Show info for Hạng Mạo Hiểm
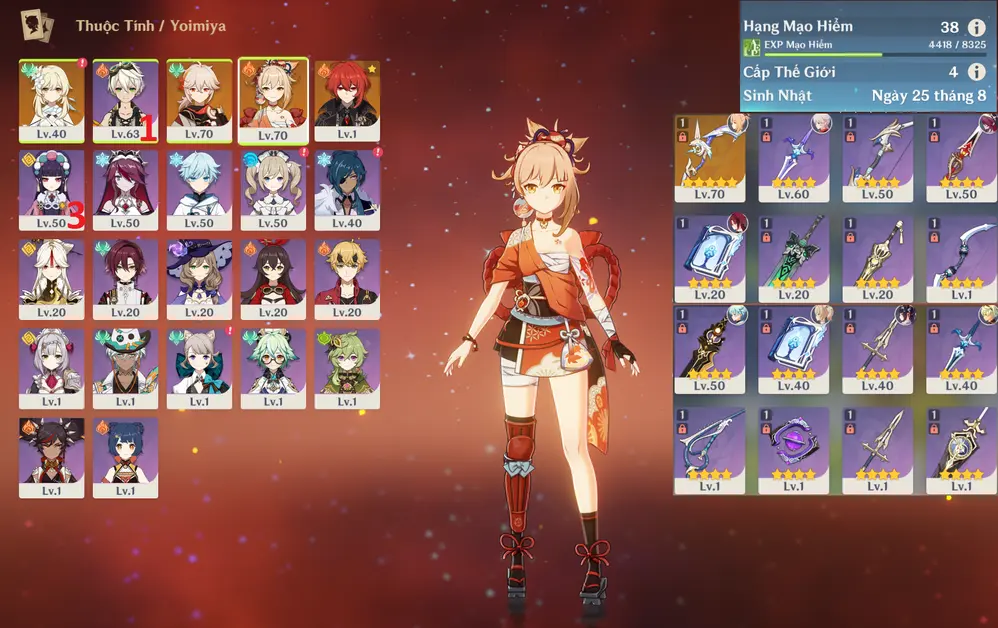The image size is (998, 628). 976,28
